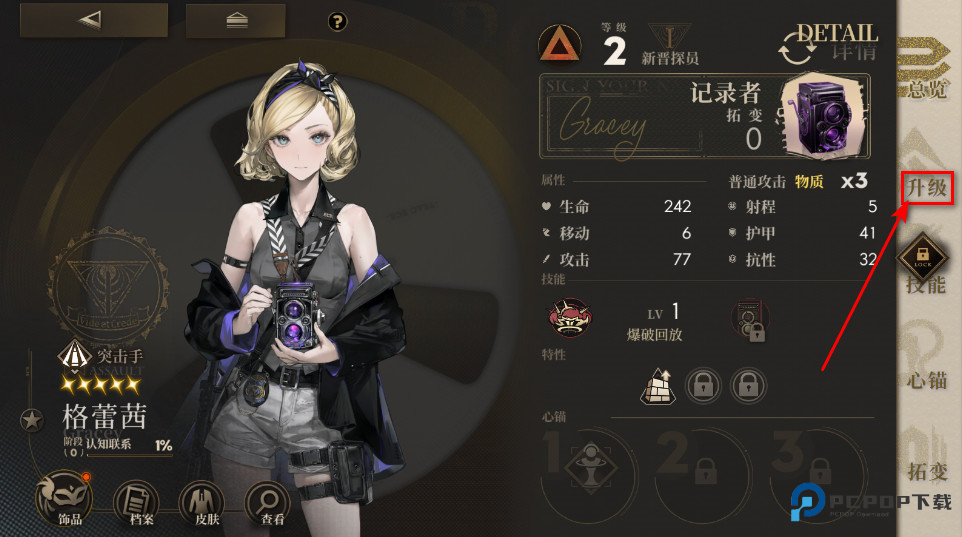Open the 皮肤 skins menu
962x537 pixels.
(203, 500)
